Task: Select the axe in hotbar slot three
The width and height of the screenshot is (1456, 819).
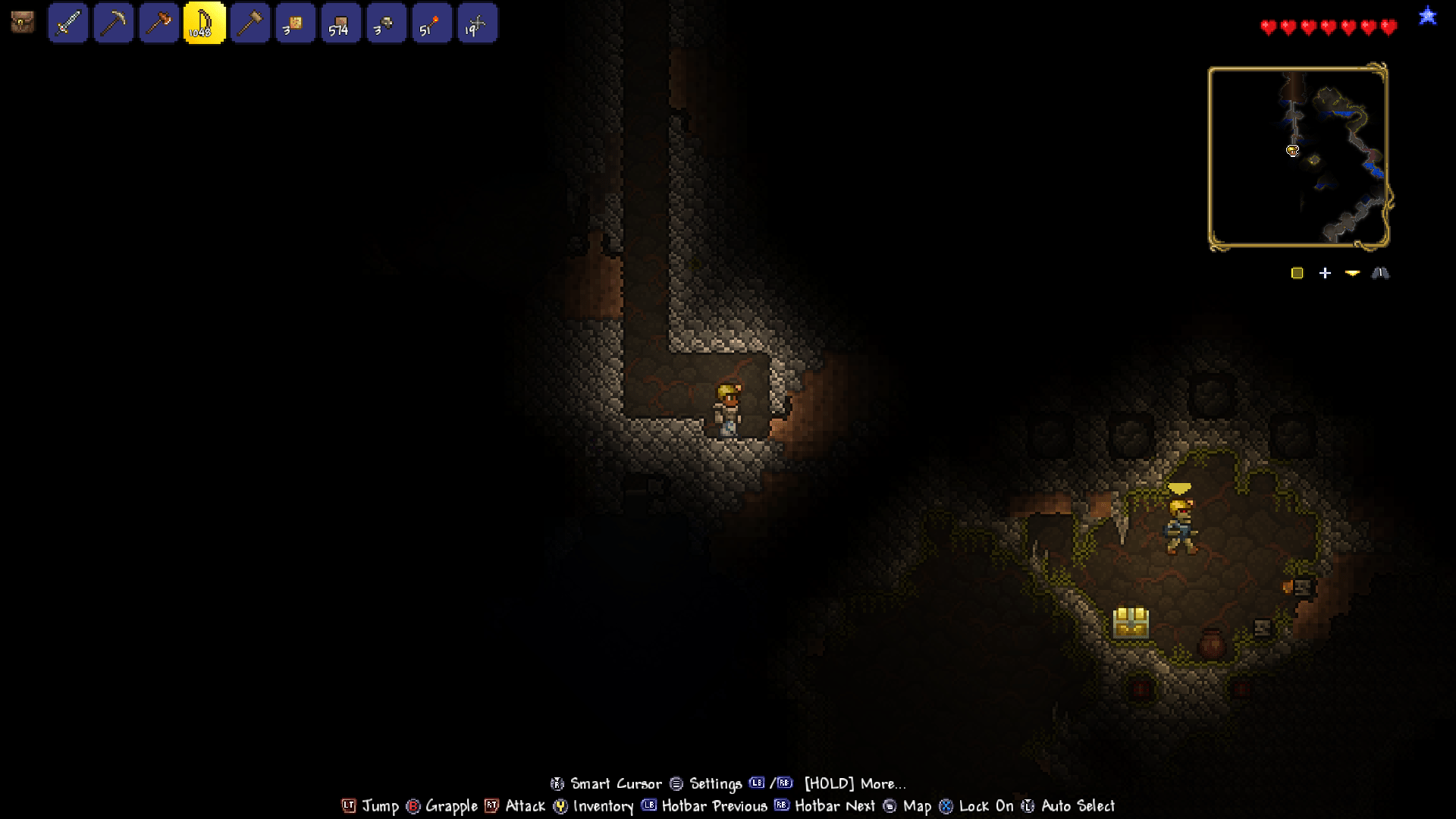Action: [x=159, y=24]
